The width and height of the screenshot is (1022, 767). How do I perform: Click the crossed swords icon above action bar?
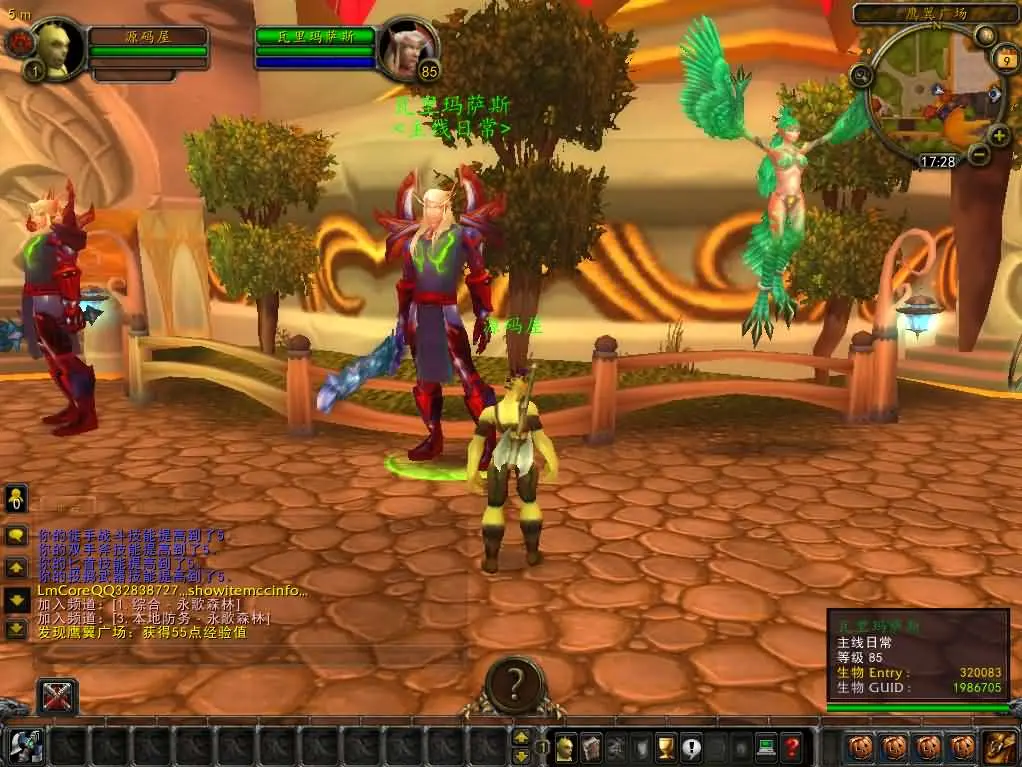click(57, 696)
